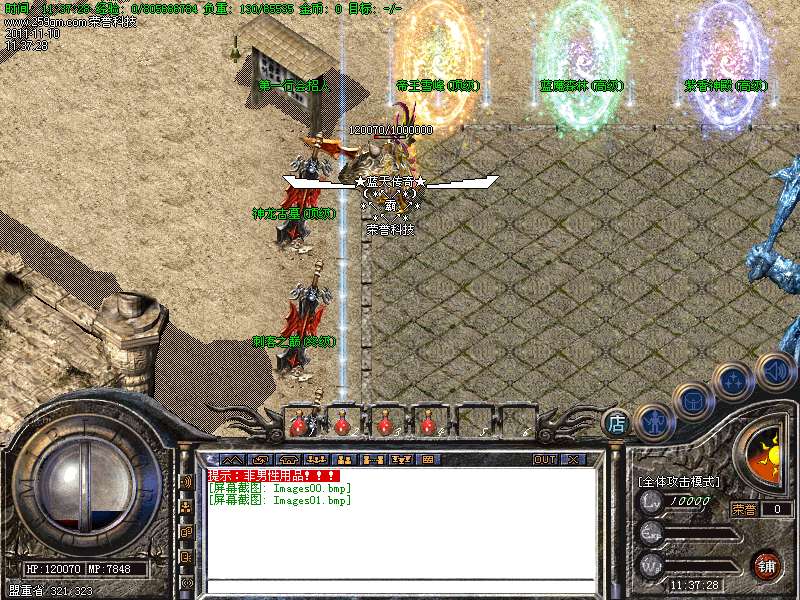Screen dimensions: 800x600
Task: Open the character equipment panel icon
Action: pos(651,421)
